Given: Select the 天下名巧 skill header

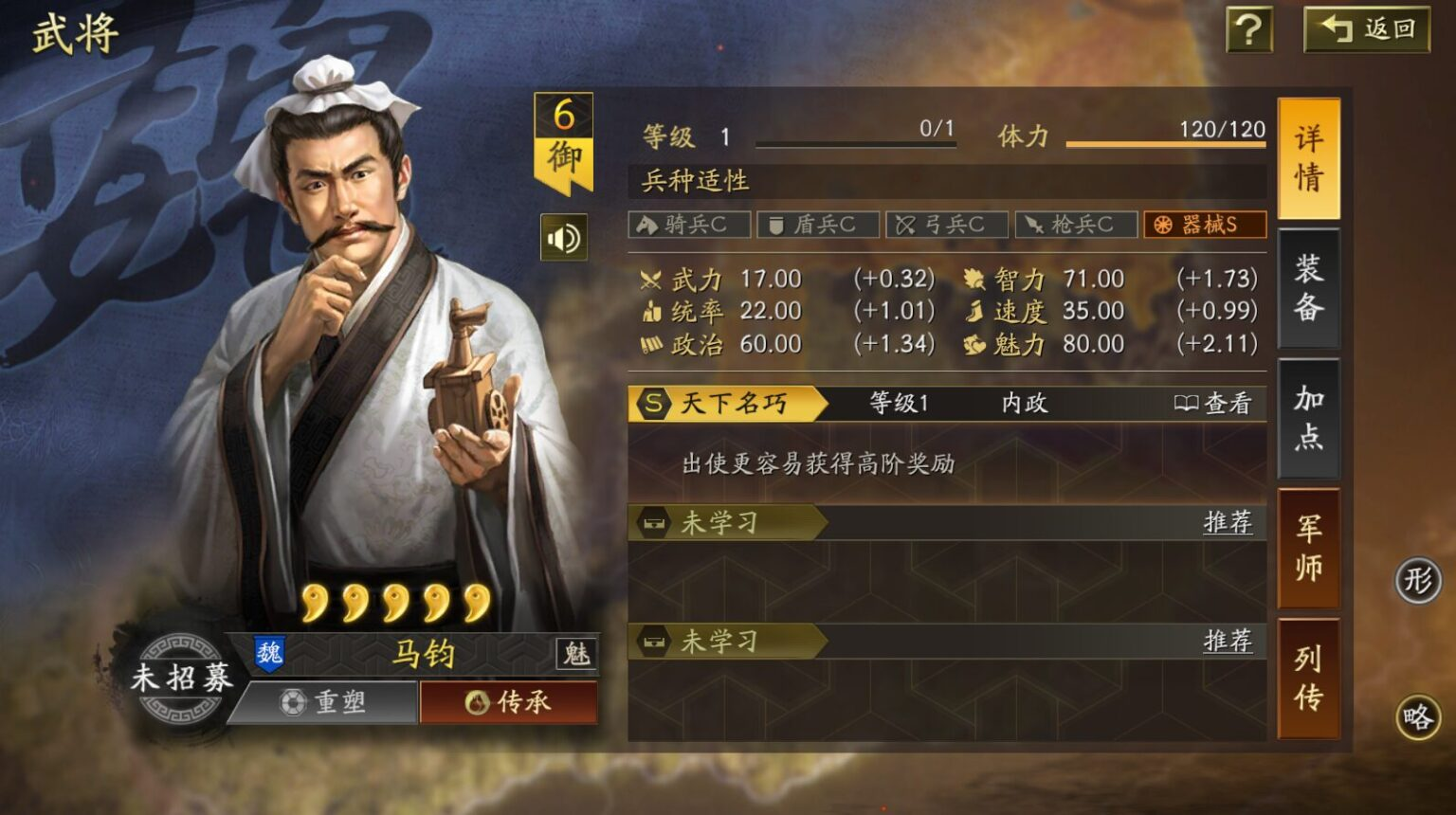Looking at the screenshot, I should 727,404.
